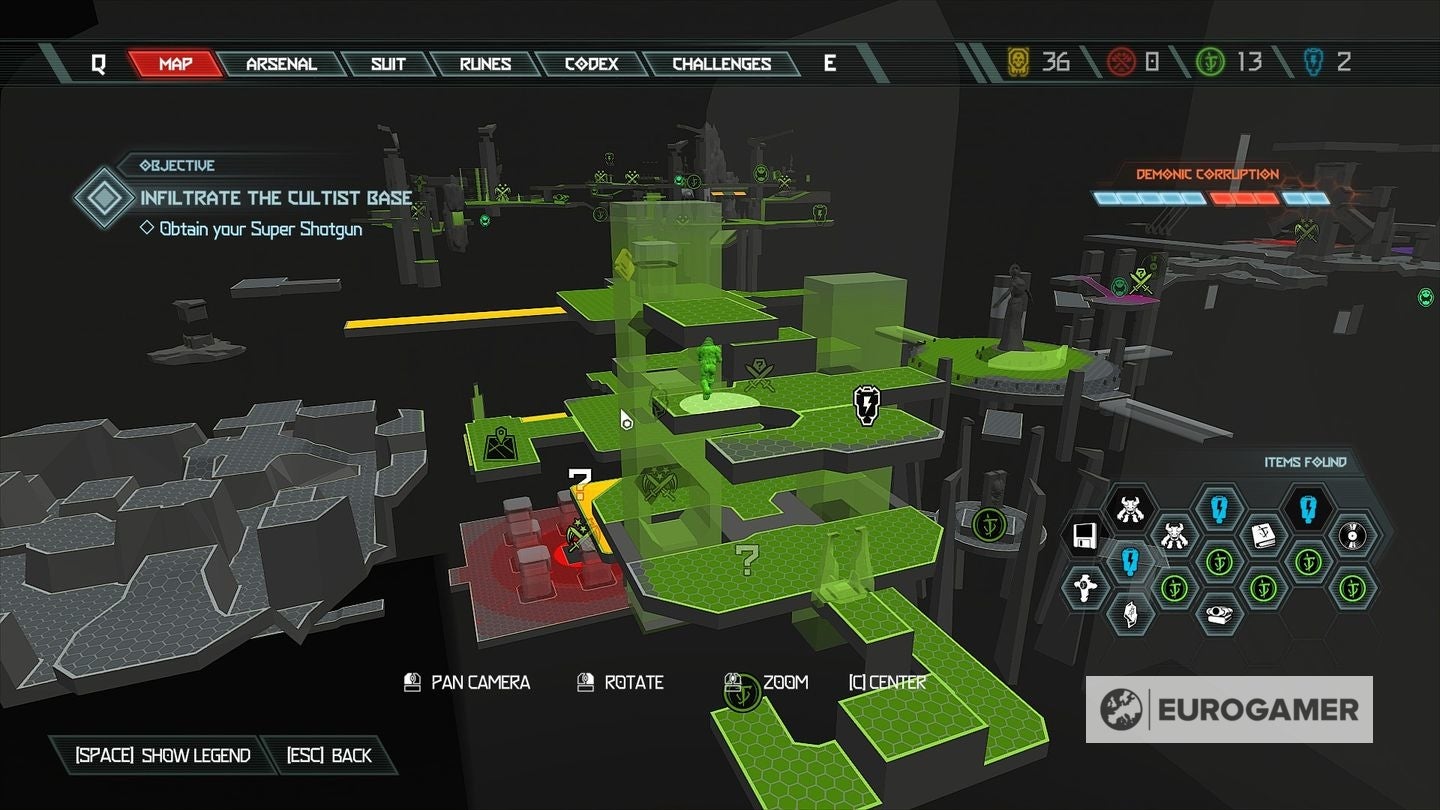Screen dimensions: 1440x810
Task: Select the white cross-shaped item
Action: tap(1084, 587)
